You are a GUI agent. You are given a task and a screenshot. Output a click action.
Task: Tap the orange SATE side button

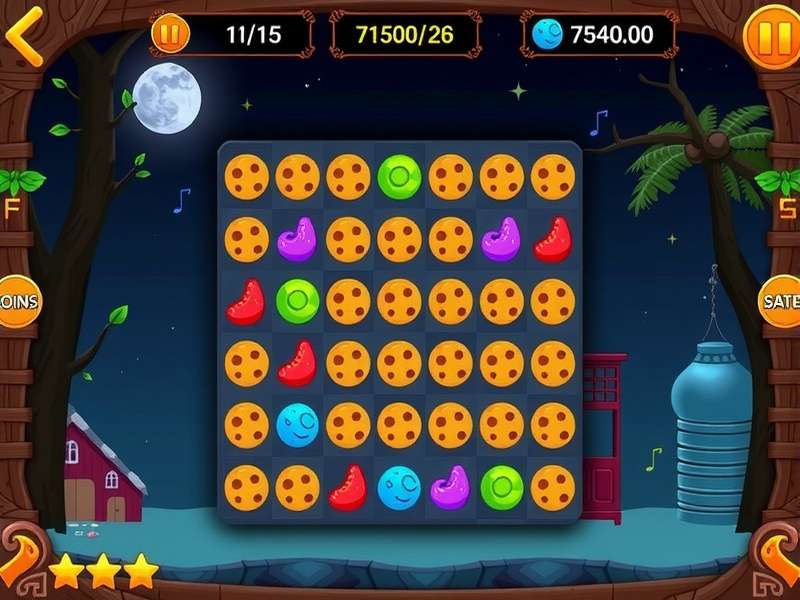(x=782, y=301)
